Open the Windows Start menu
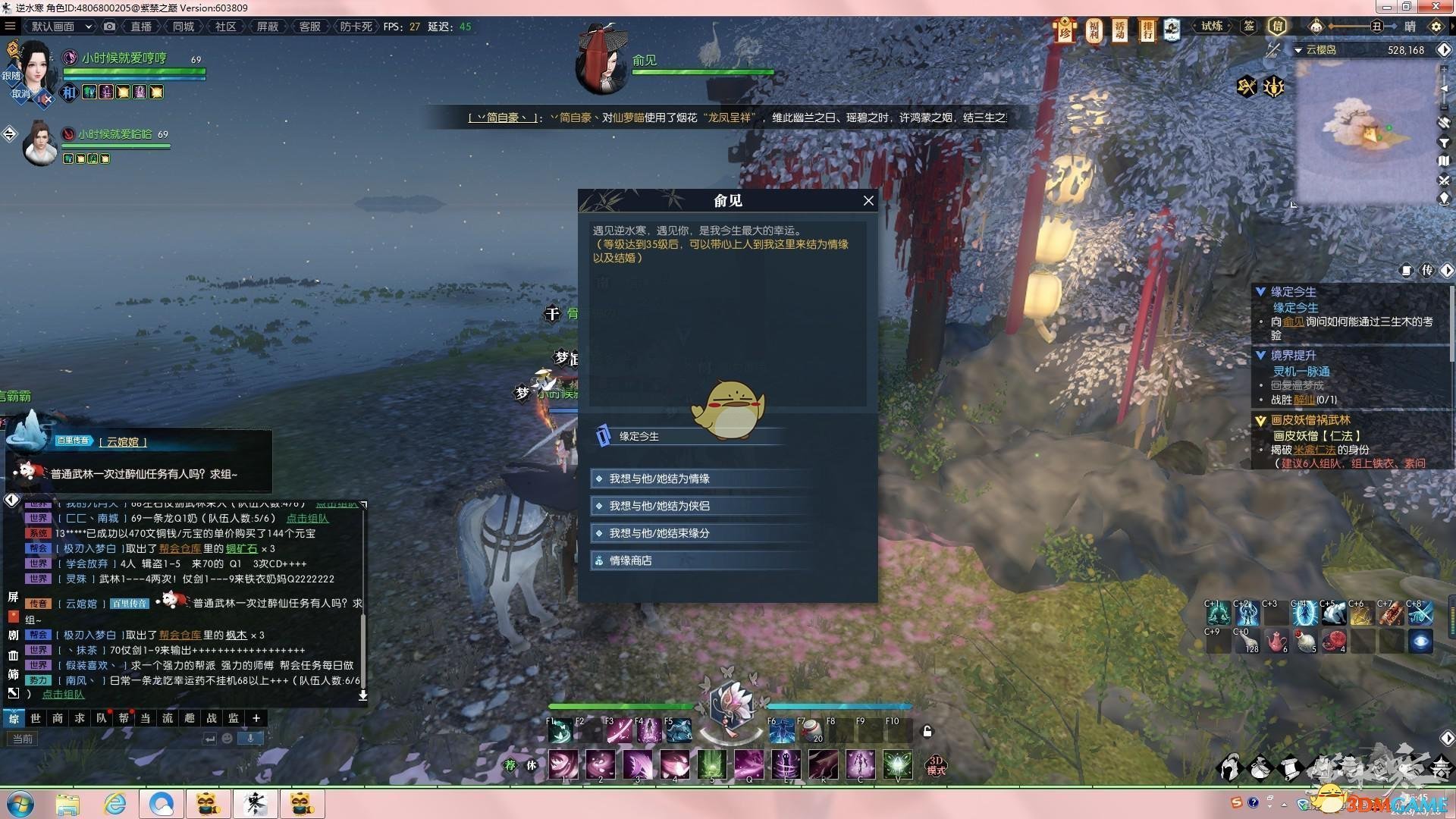The image size is (1456, 819). [x=19, y=804]
